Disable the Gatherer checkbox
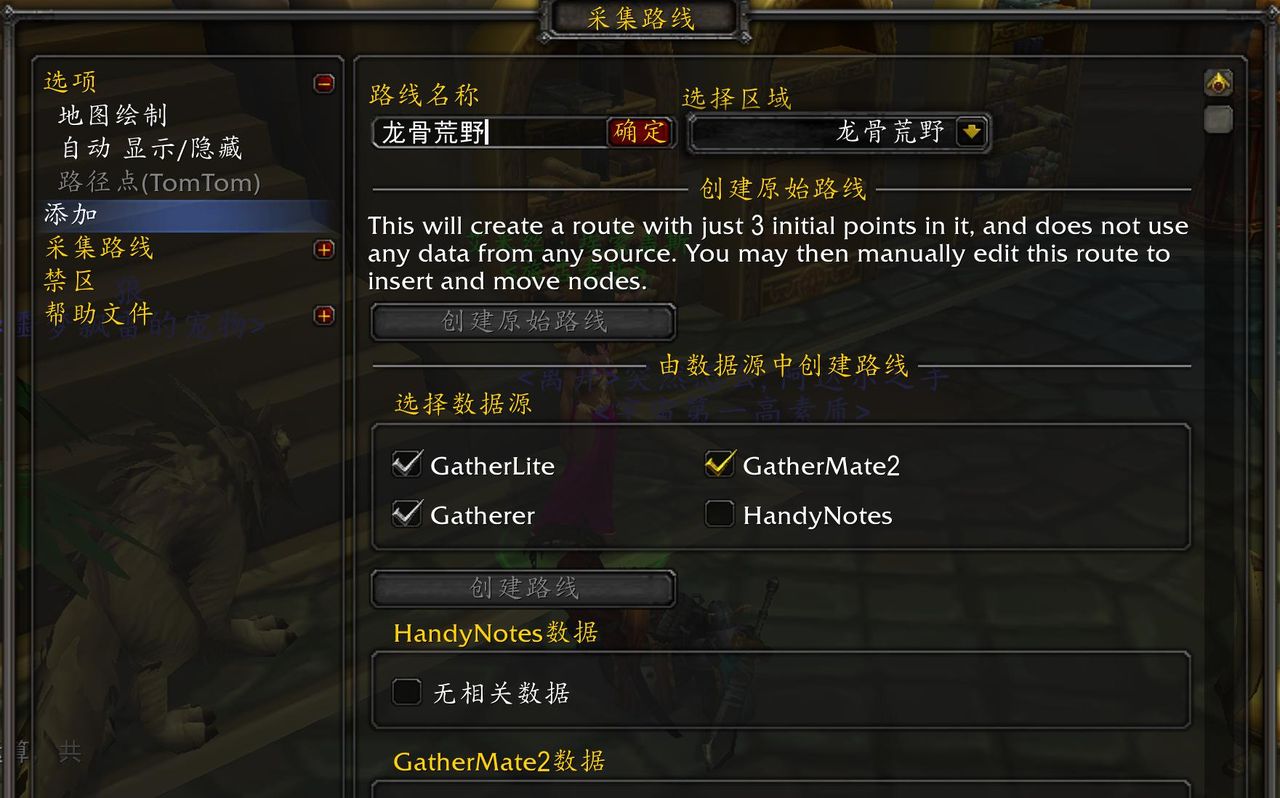Screen dimensions: 1280x798 [x=407, y=514]
